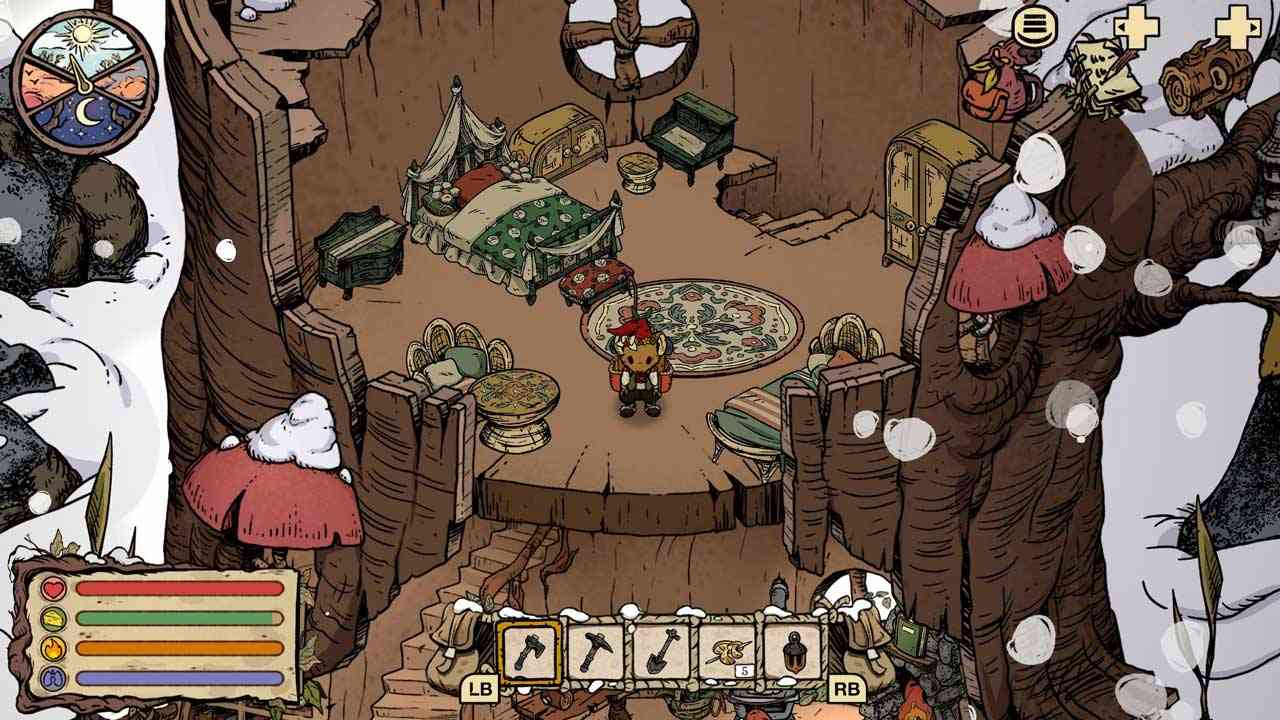Select the mushroom skewer food slot
Image resolution: width=1280 pixels, height=720 pixels.
coord(727,651)
